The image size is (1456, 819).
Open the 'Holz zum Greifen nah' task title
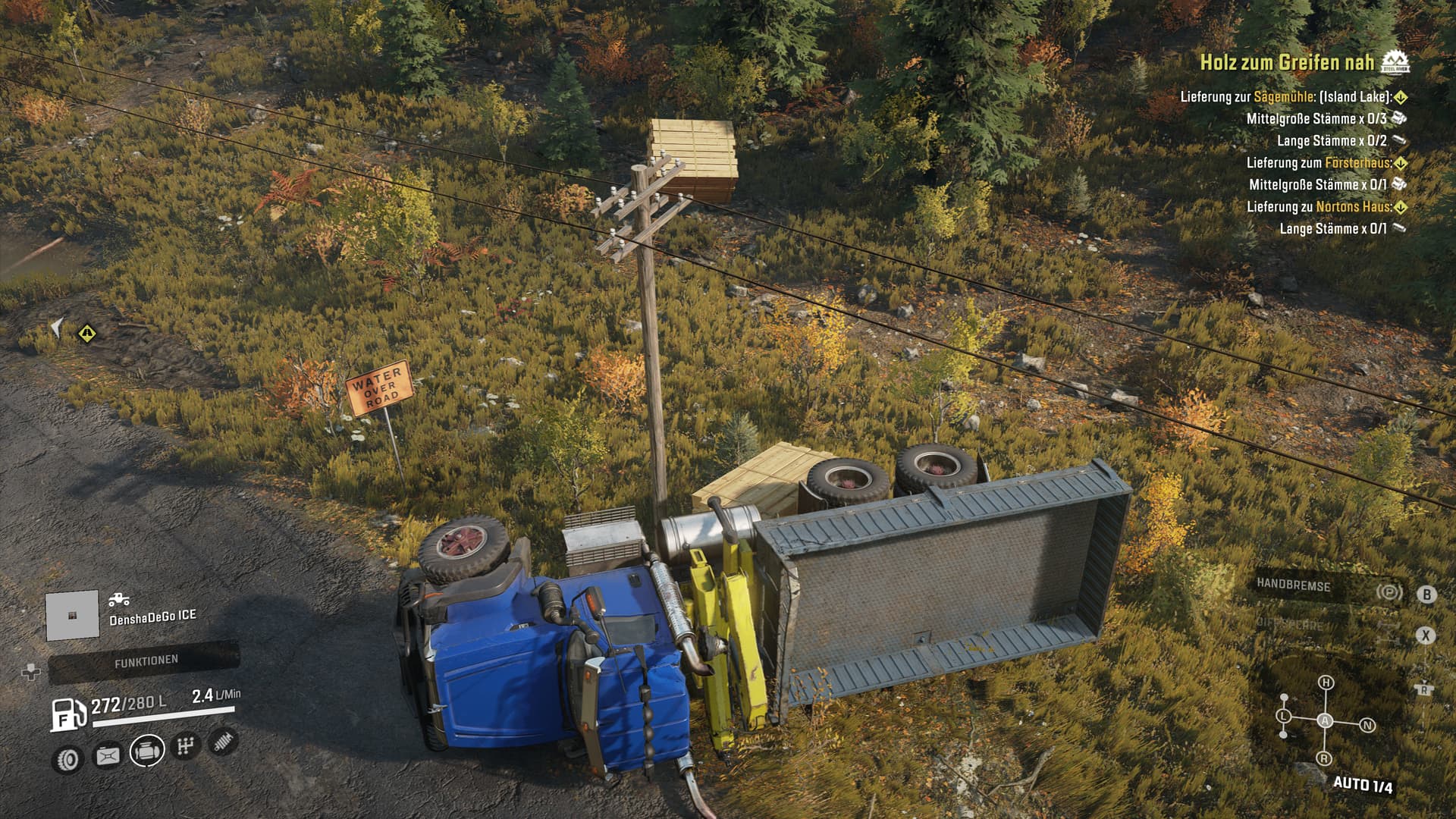[x=1287, y=62]
